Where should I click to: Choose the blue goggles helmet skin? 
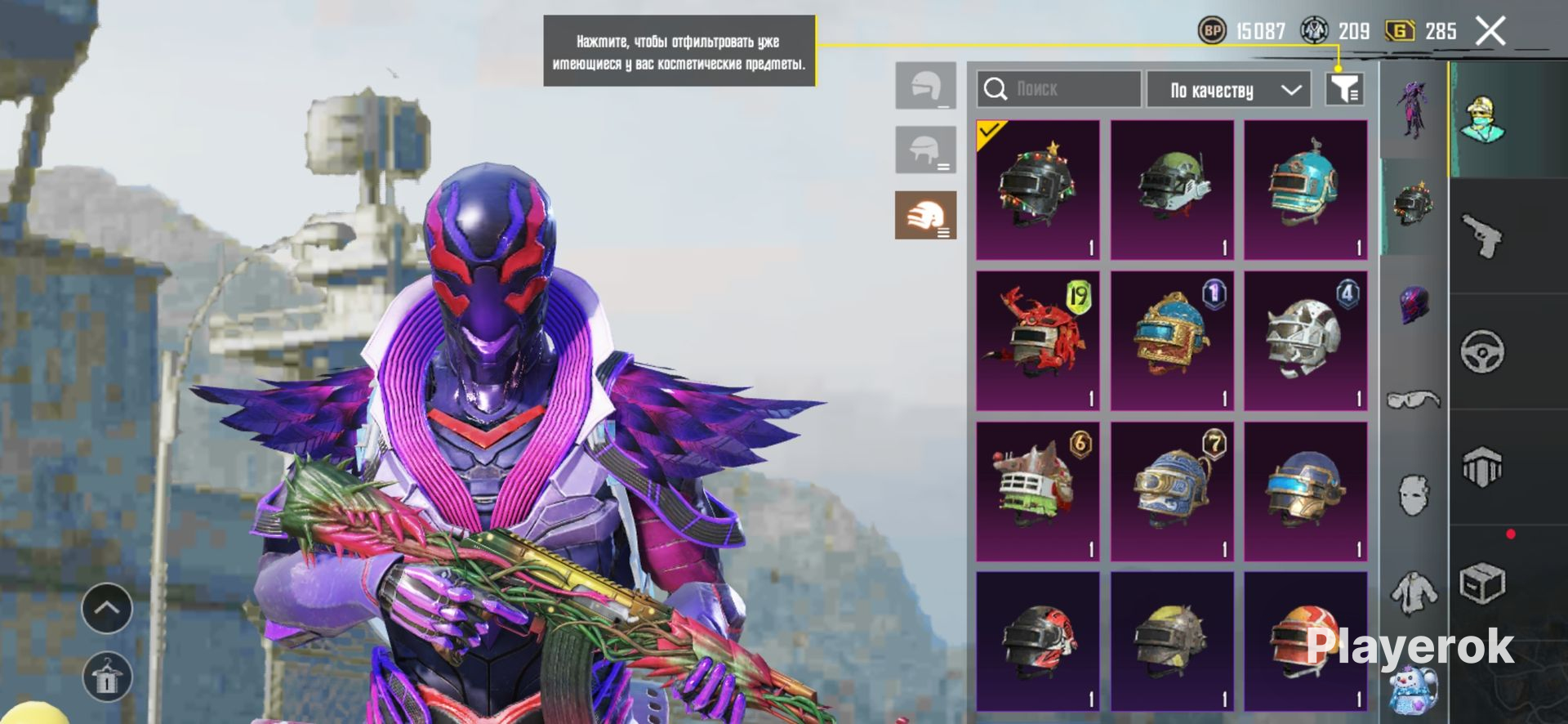pyautogui.click(x=1172, y=491)
